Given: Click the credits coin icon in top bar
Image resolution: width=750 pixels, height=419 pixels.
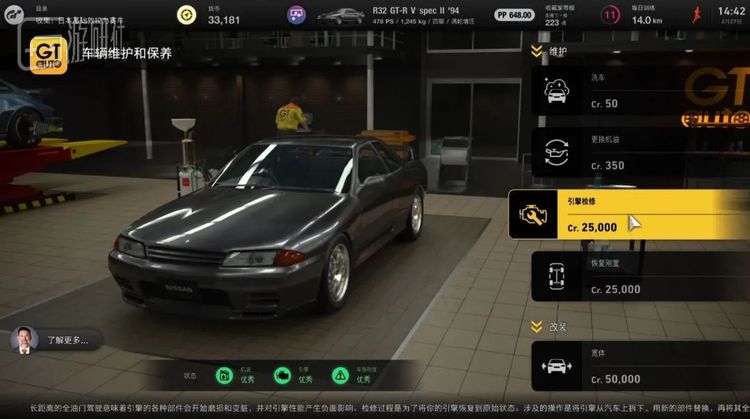Looking at the screenshot, I should [186, 15].
